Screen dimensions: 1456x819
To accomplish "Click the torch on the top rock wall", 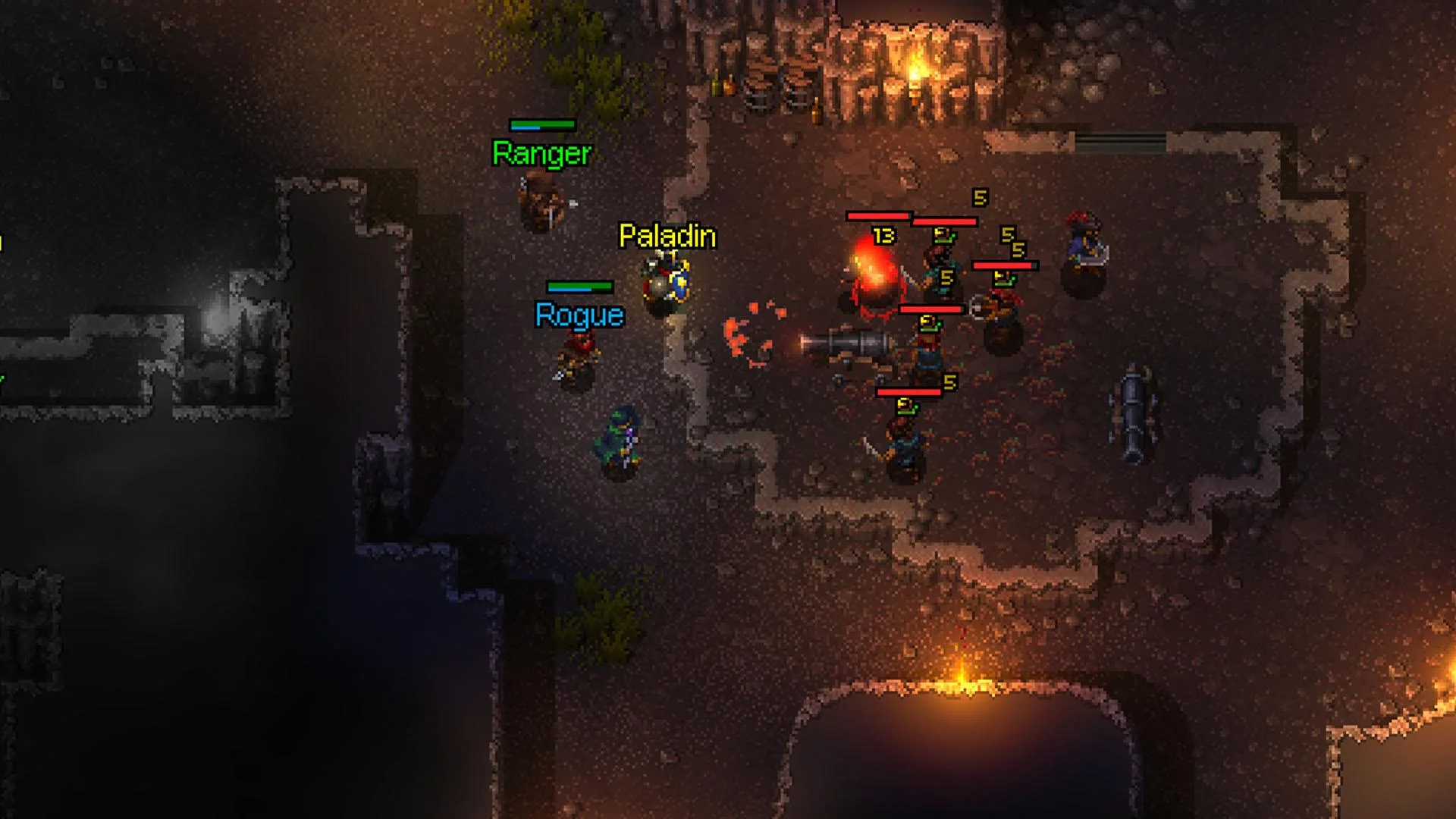I will click(918, 68).
